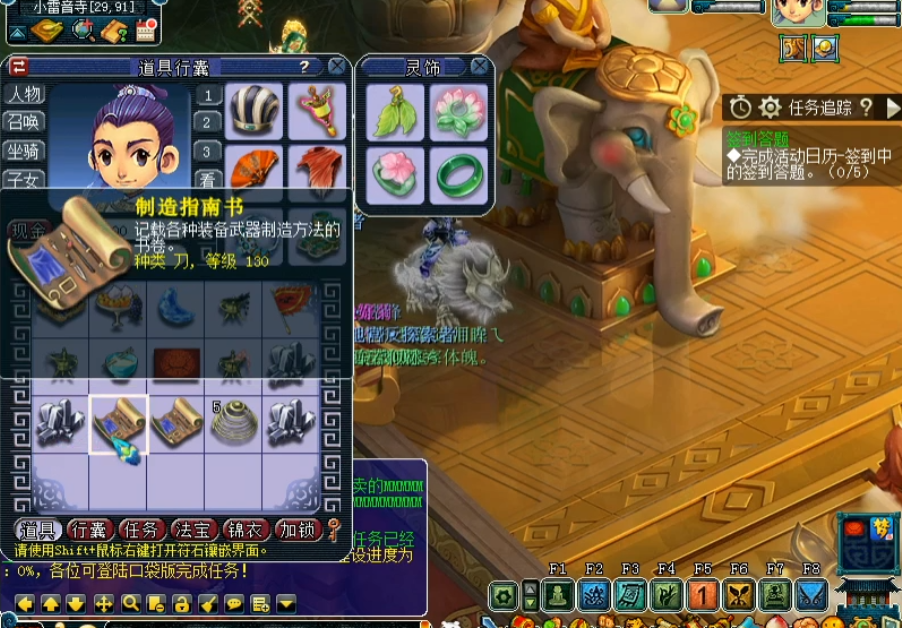Click the 加锁 lock button
This screenshot has width=902, height=628.
click(298, 530)
